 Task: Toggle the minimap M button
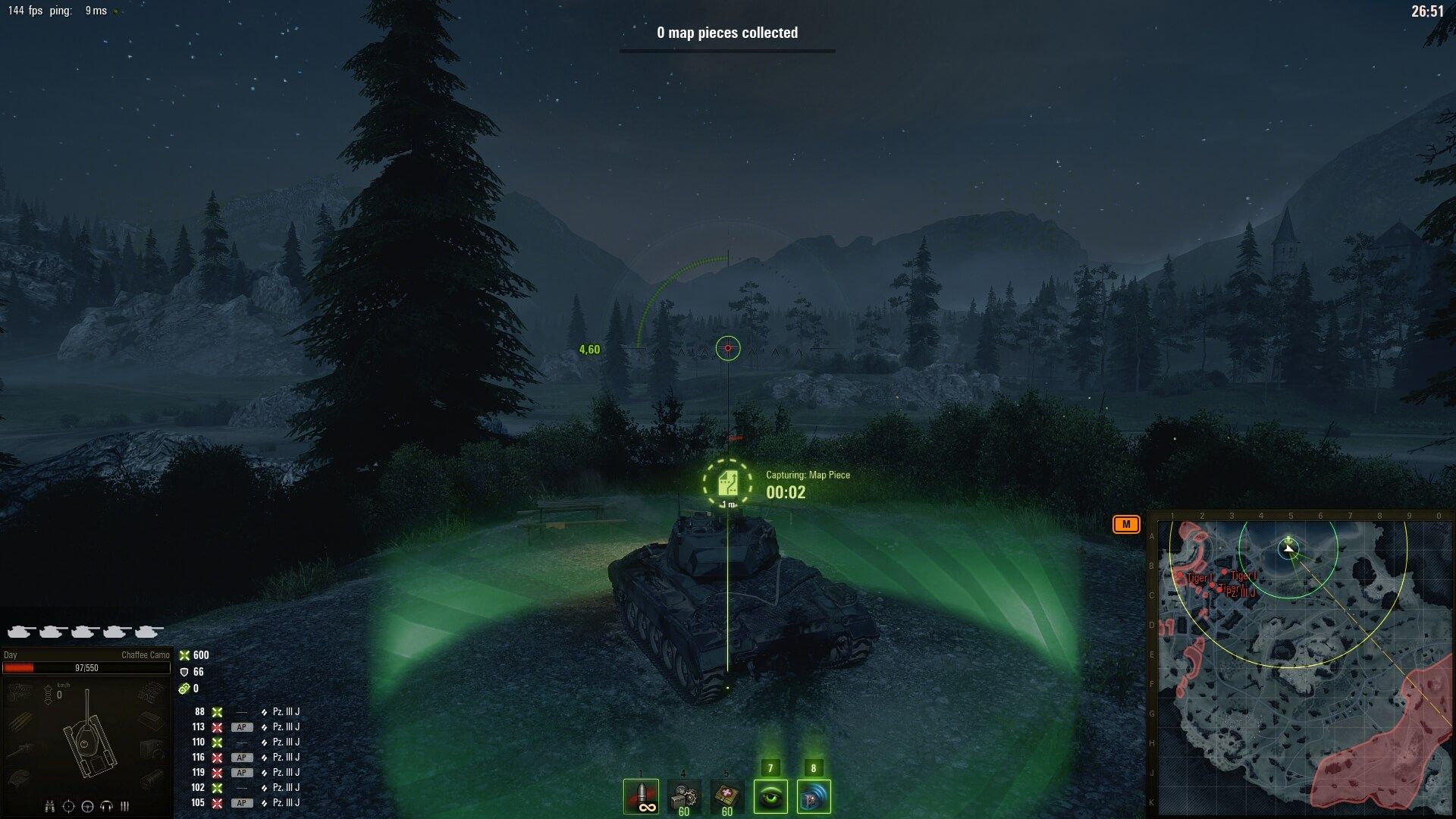coord(1128,523)
